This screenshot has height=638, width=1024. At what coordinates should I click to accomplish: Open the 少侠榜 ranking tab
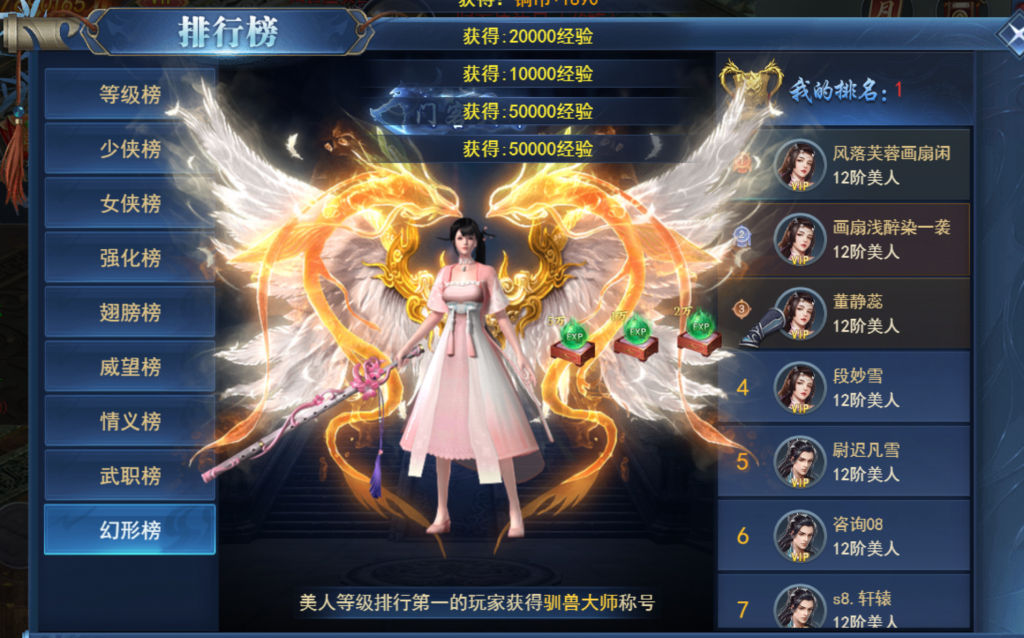(x=130, y=149)
